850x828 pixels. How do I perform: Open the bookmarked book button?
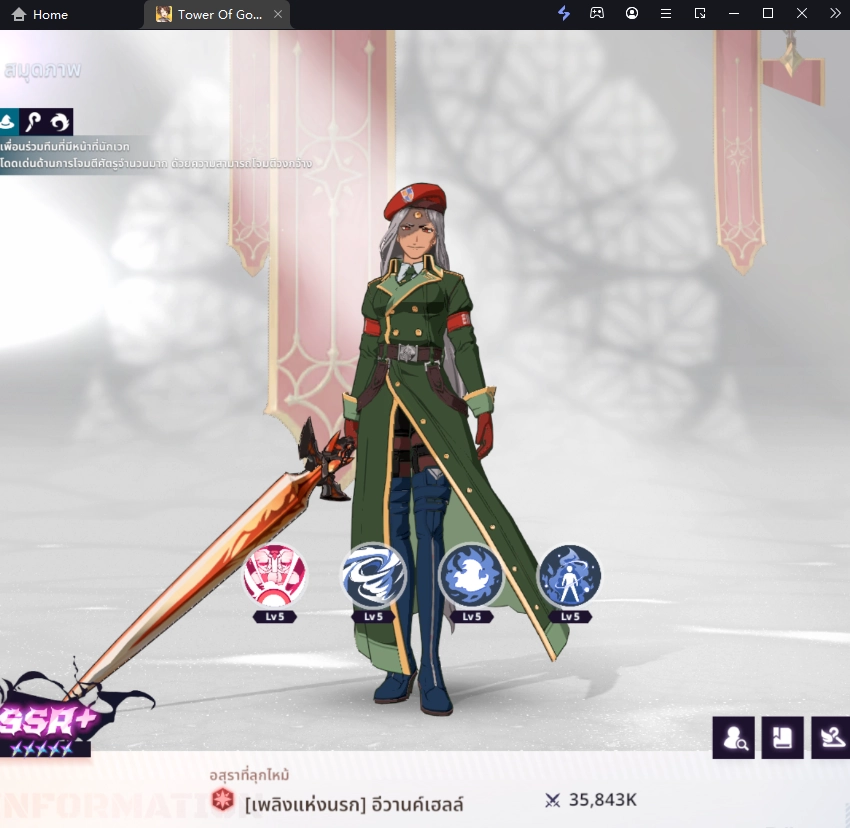(x=782, y=738)
